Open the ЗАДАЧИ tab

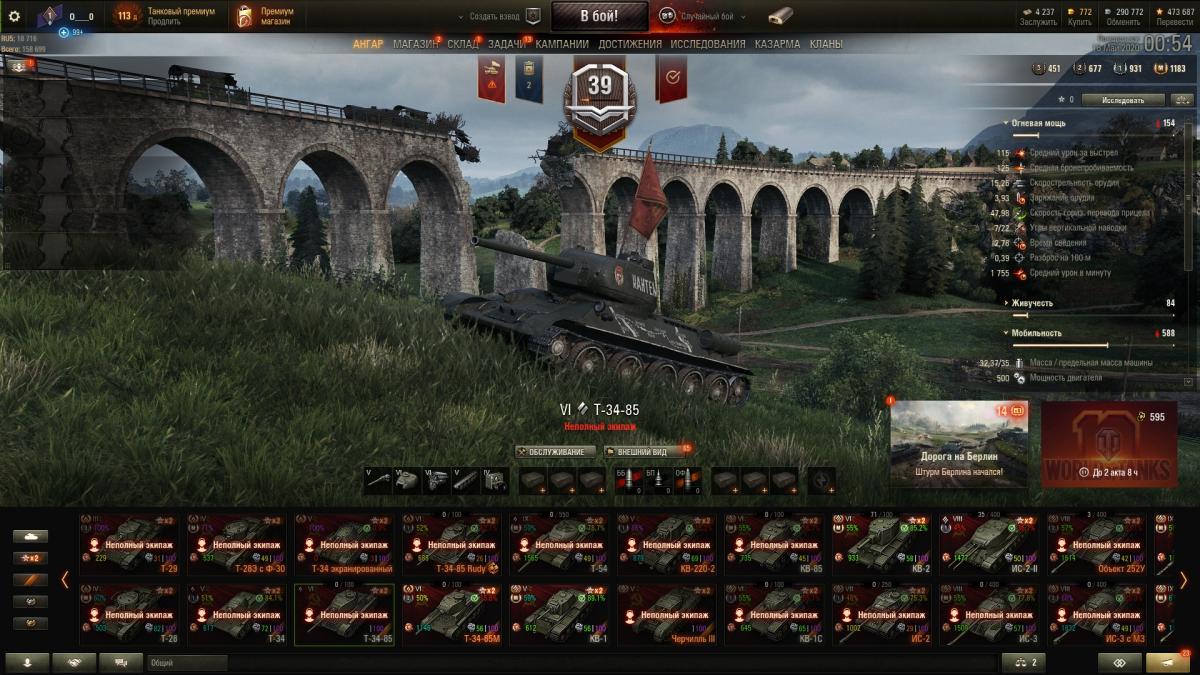coord(507,45)
